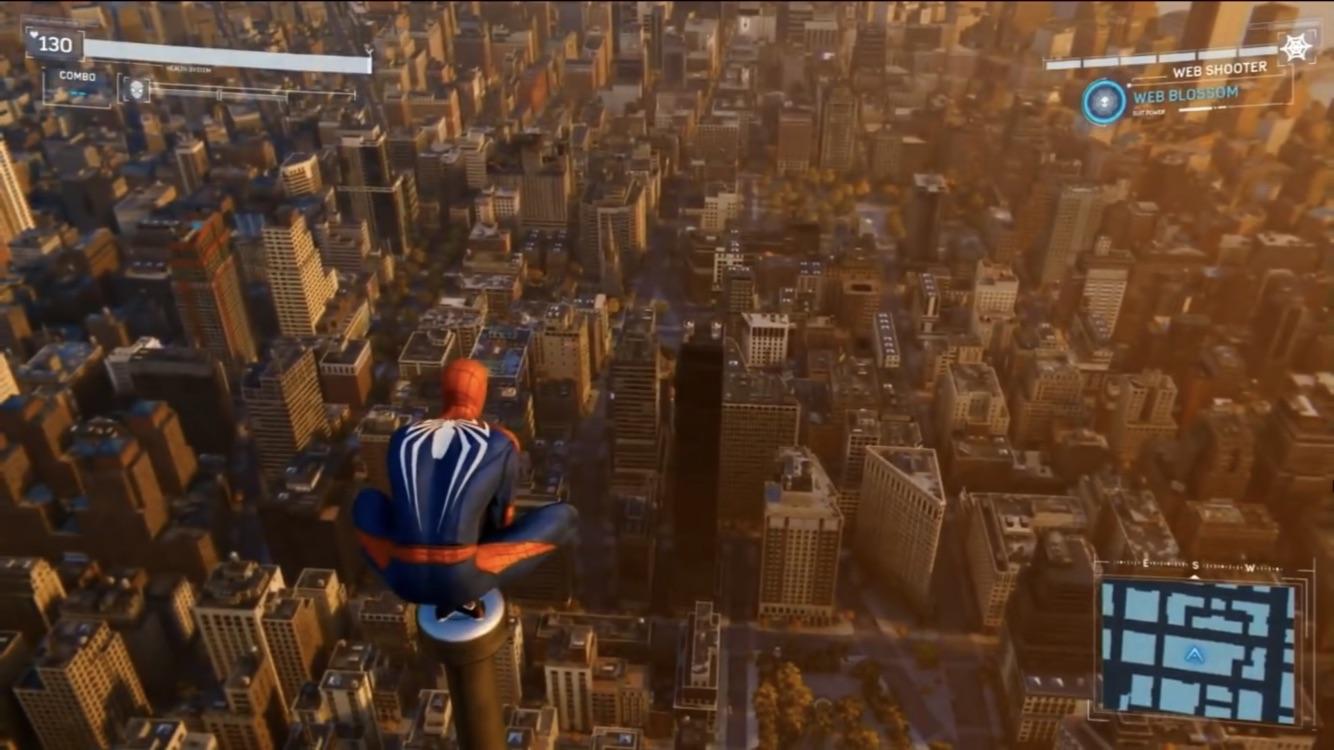Click the Spider-Man mask icon near the Focus bar
The width and height of the screenshot is (1334, 750).
click(135, 90)
